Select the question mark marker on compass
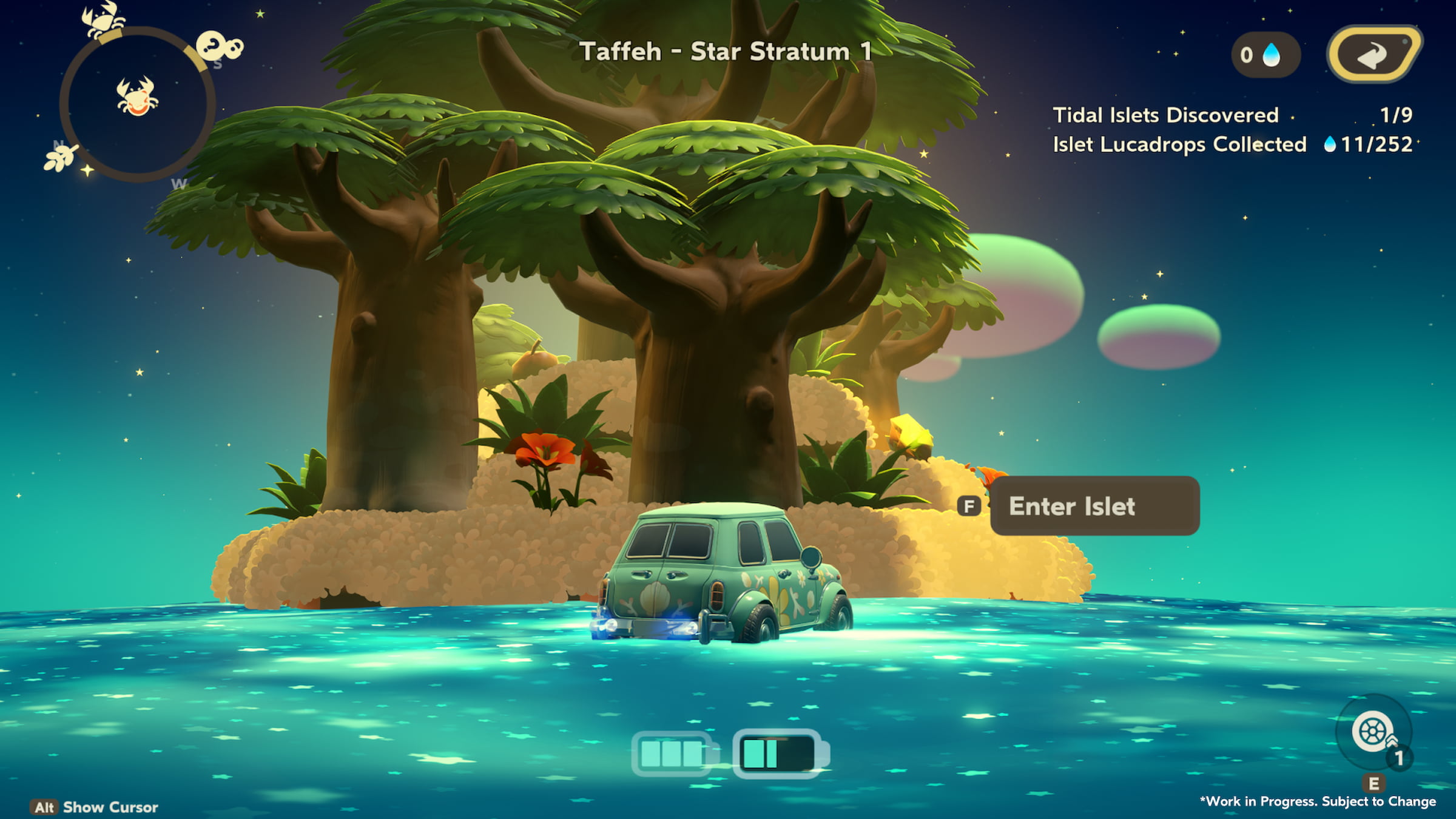The image size is (1456, 819). click(x=218, y=46)
